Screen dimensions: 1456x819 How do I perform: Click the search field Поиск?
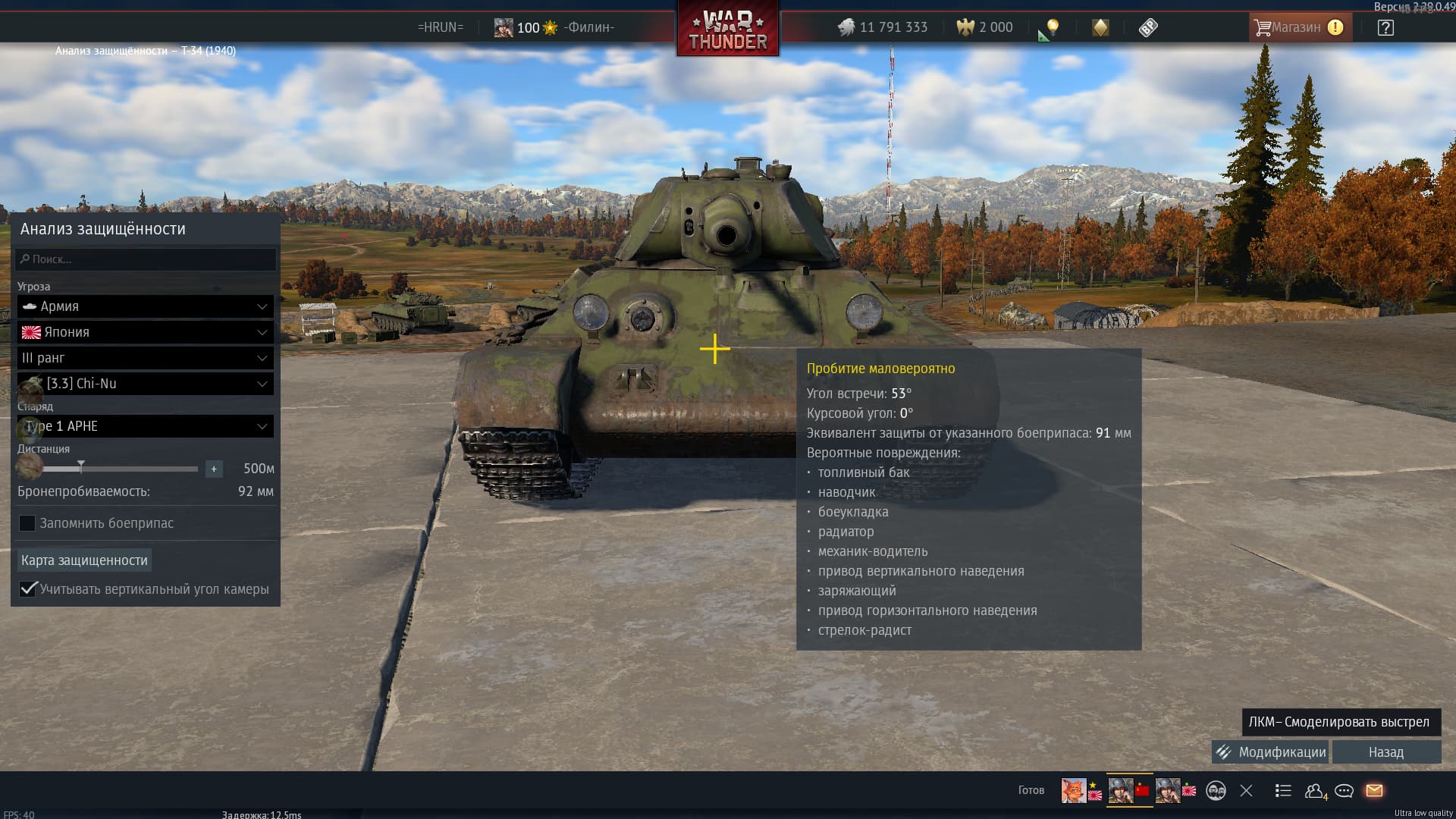(146, 259)
